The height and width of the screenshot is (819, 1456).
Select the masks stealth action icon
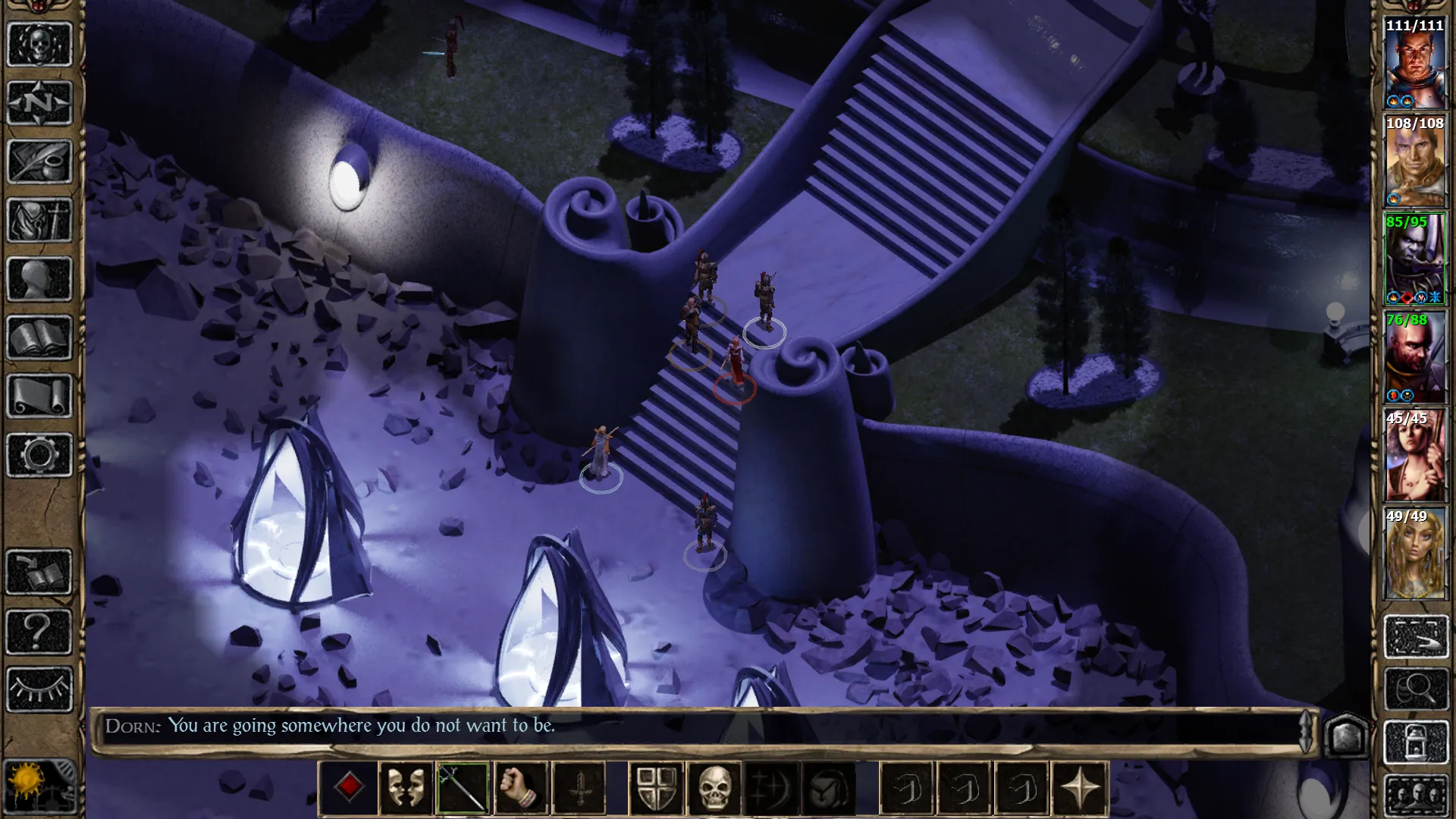coord(406,787)
